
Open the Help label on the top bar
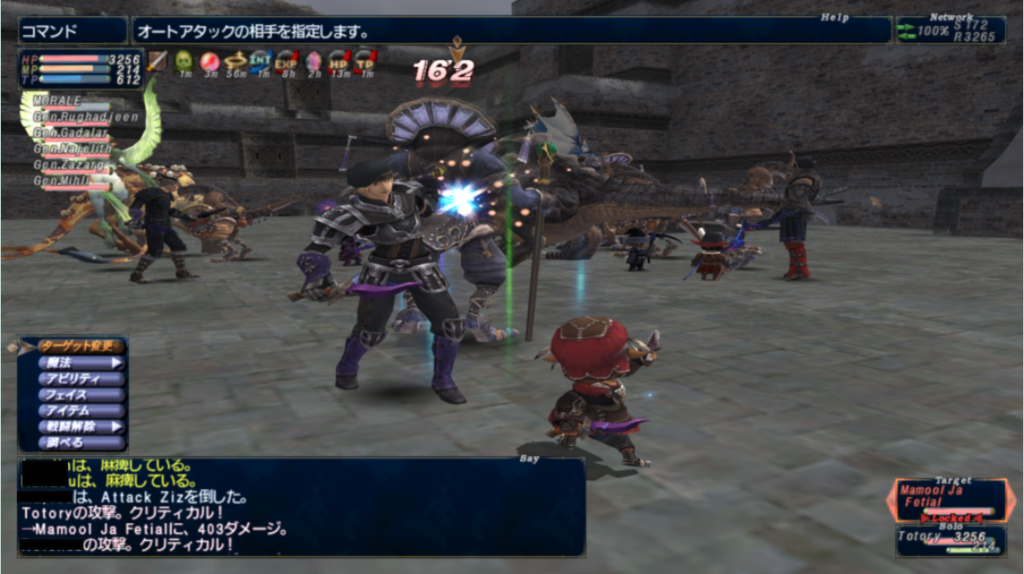(834, 17)
